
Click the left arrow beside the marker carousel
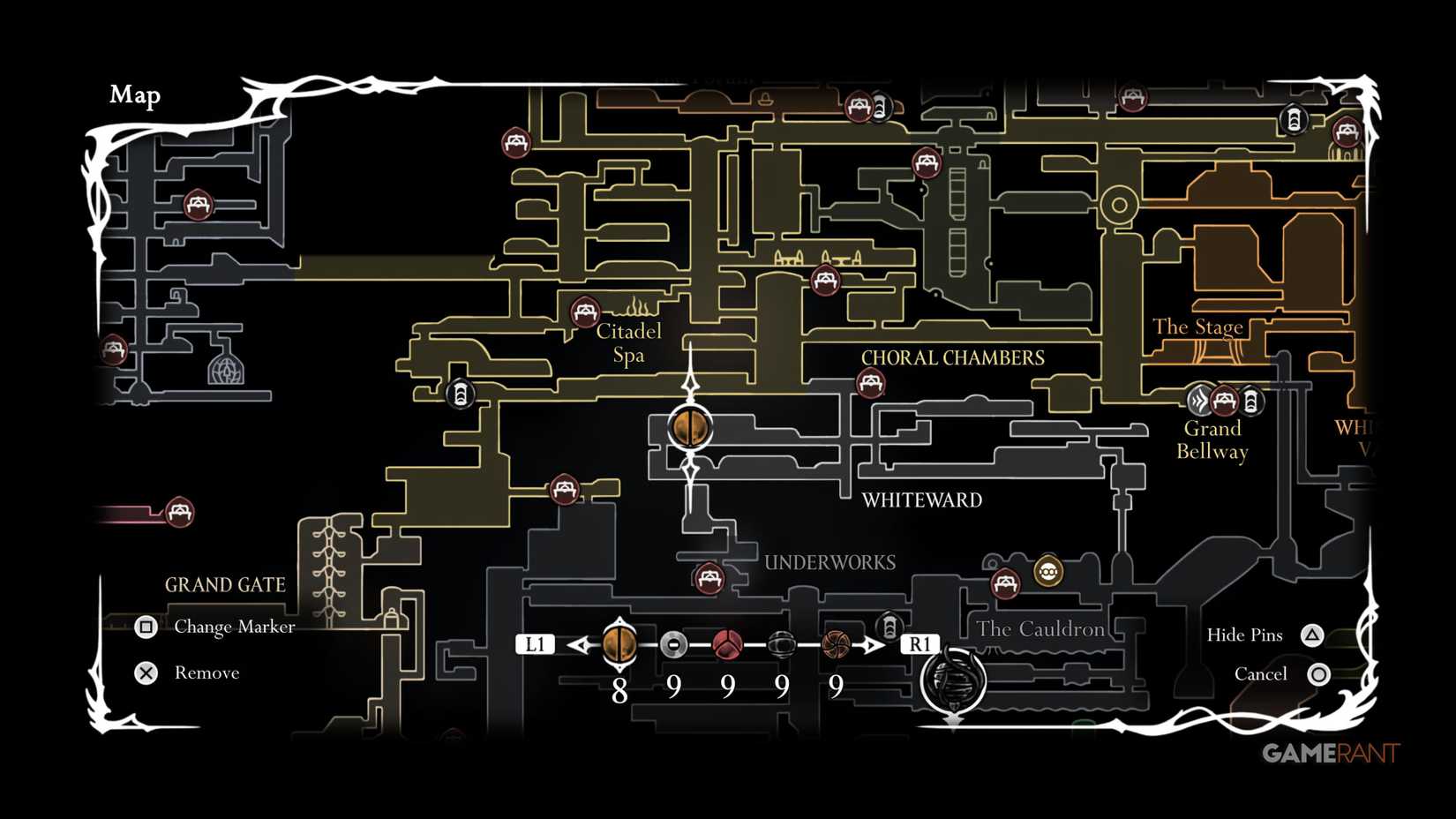point(578,645)
